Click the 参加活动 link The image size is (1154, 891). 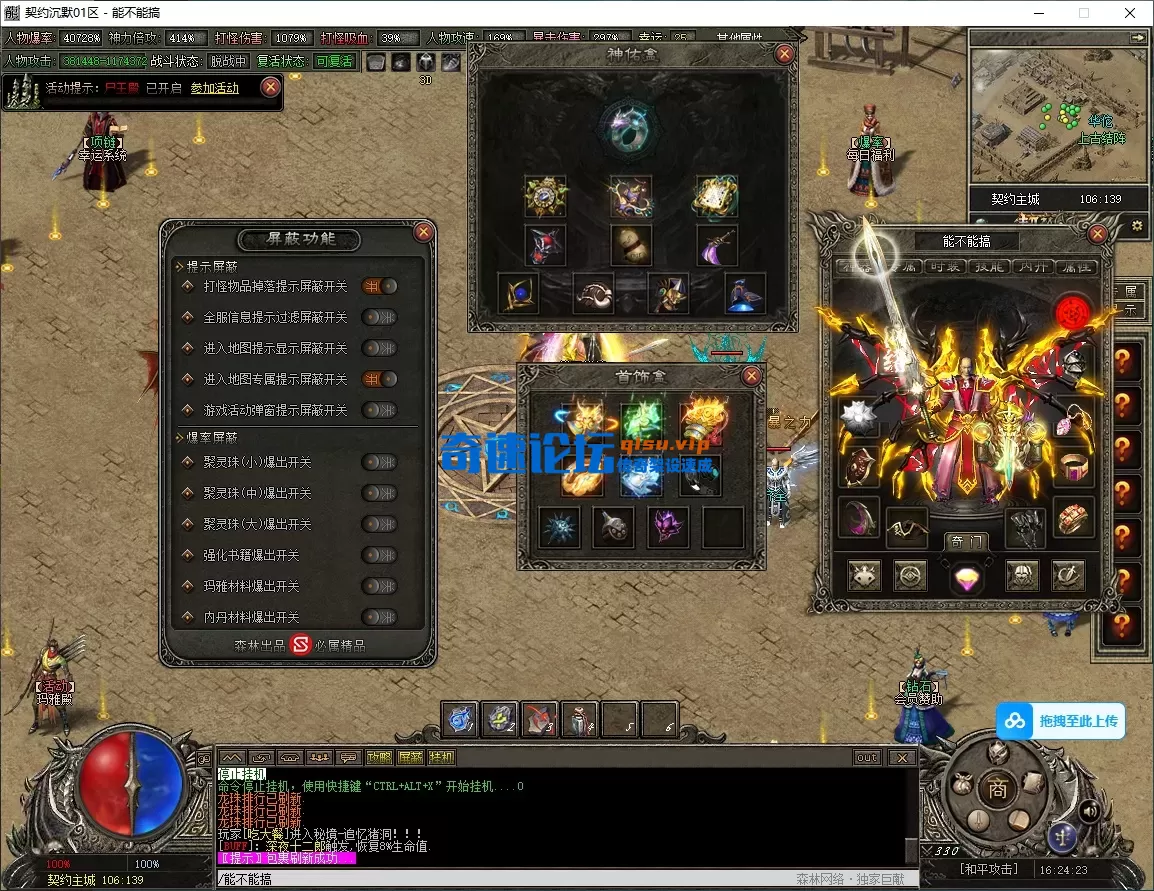pos(215,88)
